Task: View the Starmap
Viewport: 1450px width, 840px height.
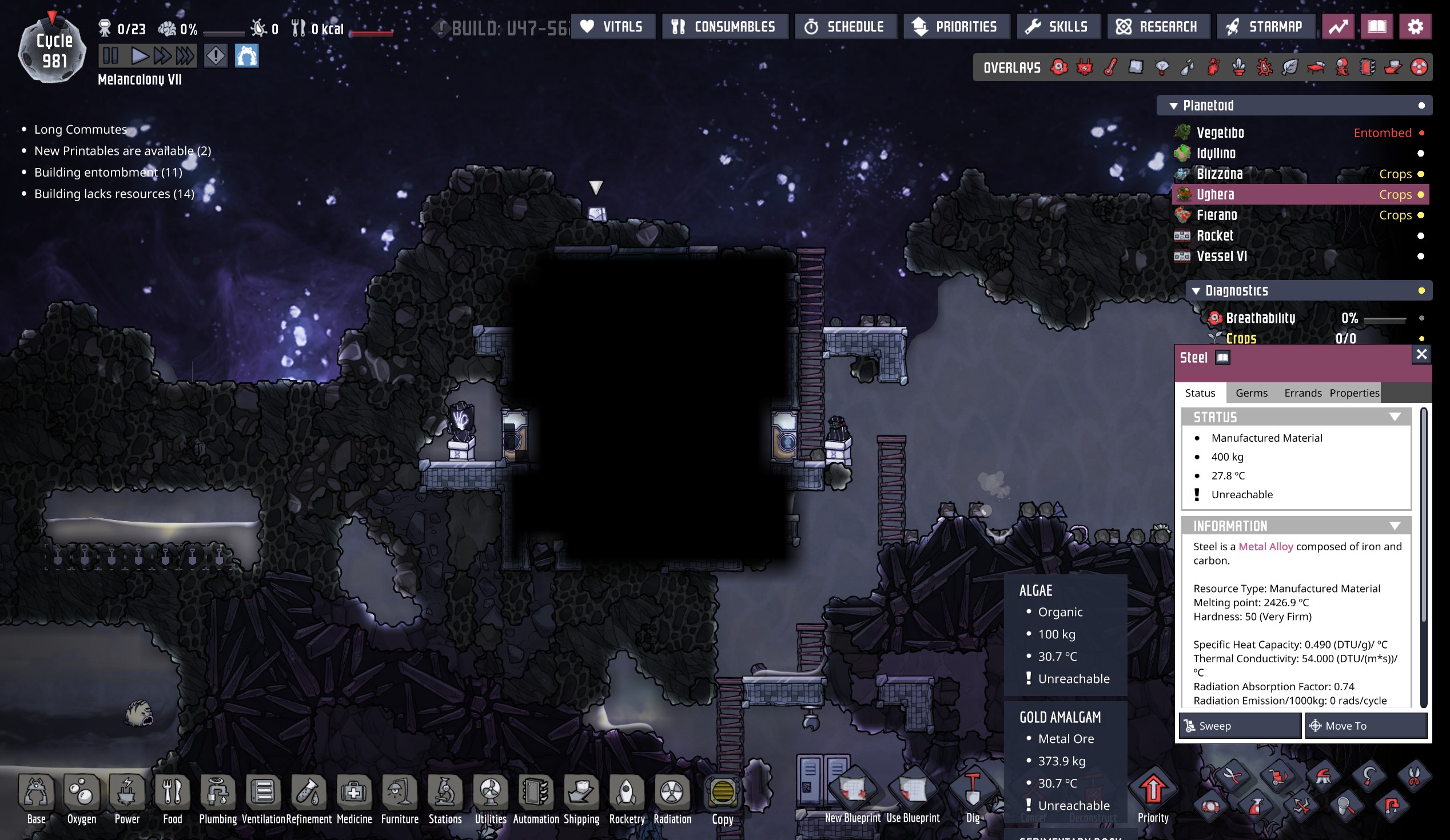Action: pos(1265,26)
